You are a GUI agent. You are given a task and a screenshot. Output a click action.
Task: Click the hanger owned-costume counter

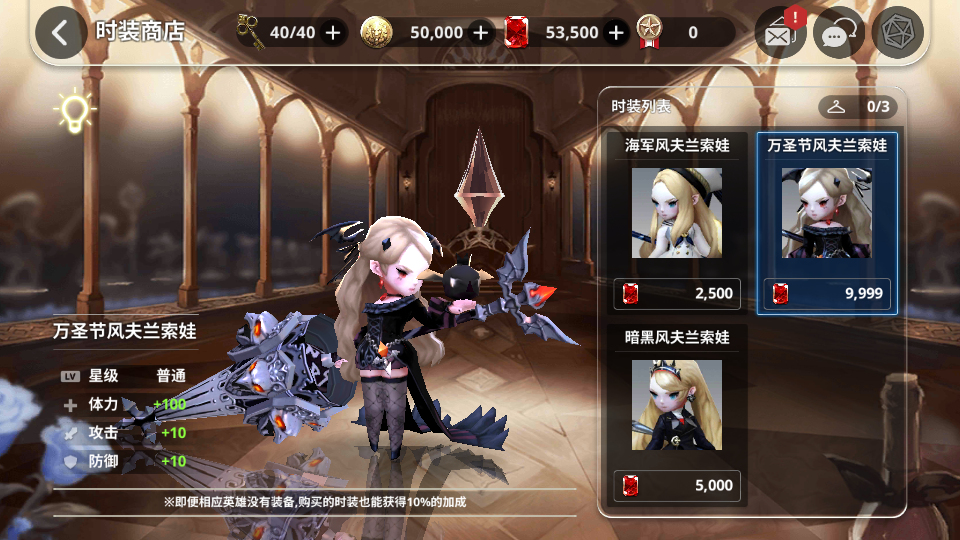(x=858, y=106)
